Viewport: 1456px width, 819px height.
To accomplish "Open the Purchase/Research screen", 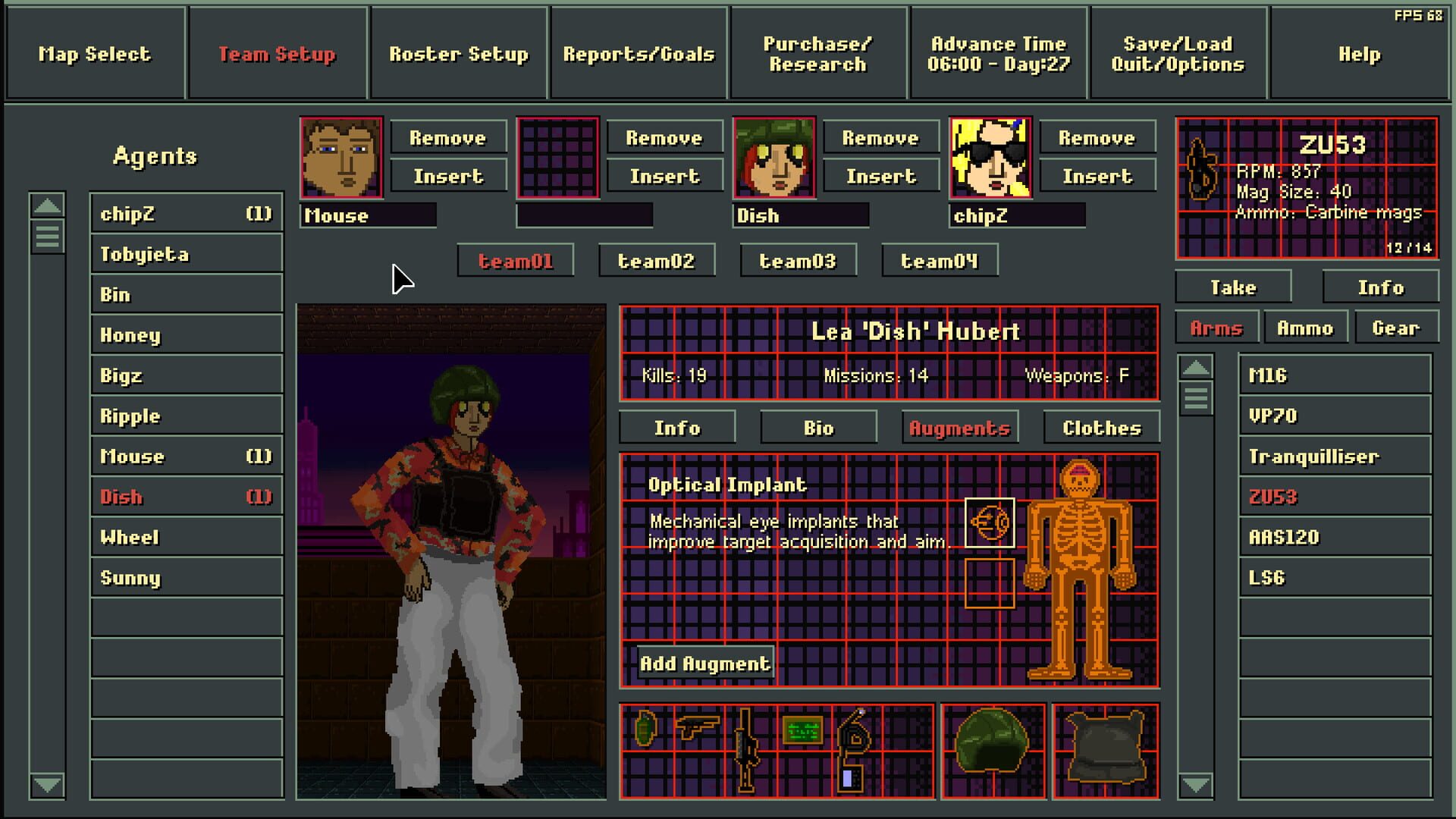I will click(x=817, y=54).
